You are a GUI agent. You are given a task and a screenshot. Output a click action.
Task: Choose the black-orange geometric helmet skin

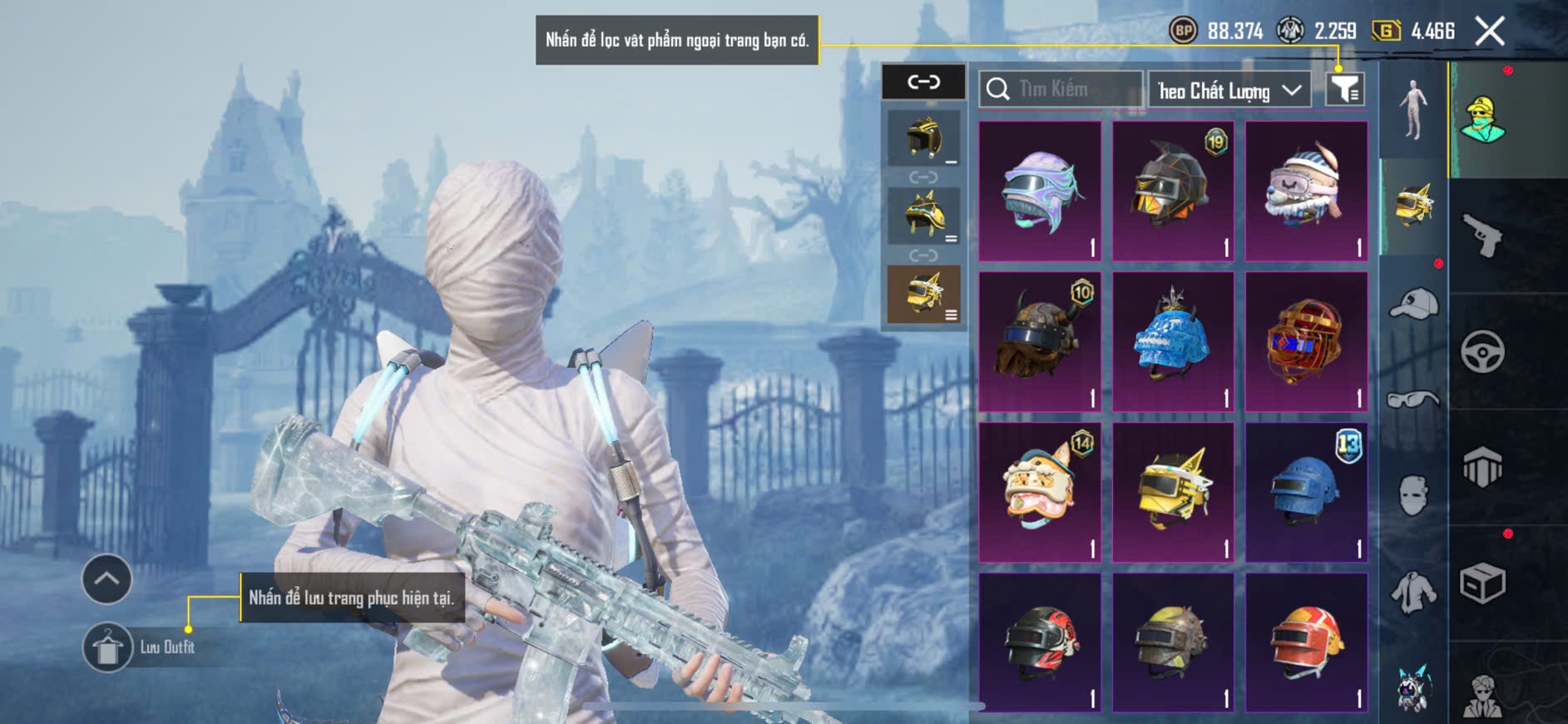click(x=1173, y=191)
